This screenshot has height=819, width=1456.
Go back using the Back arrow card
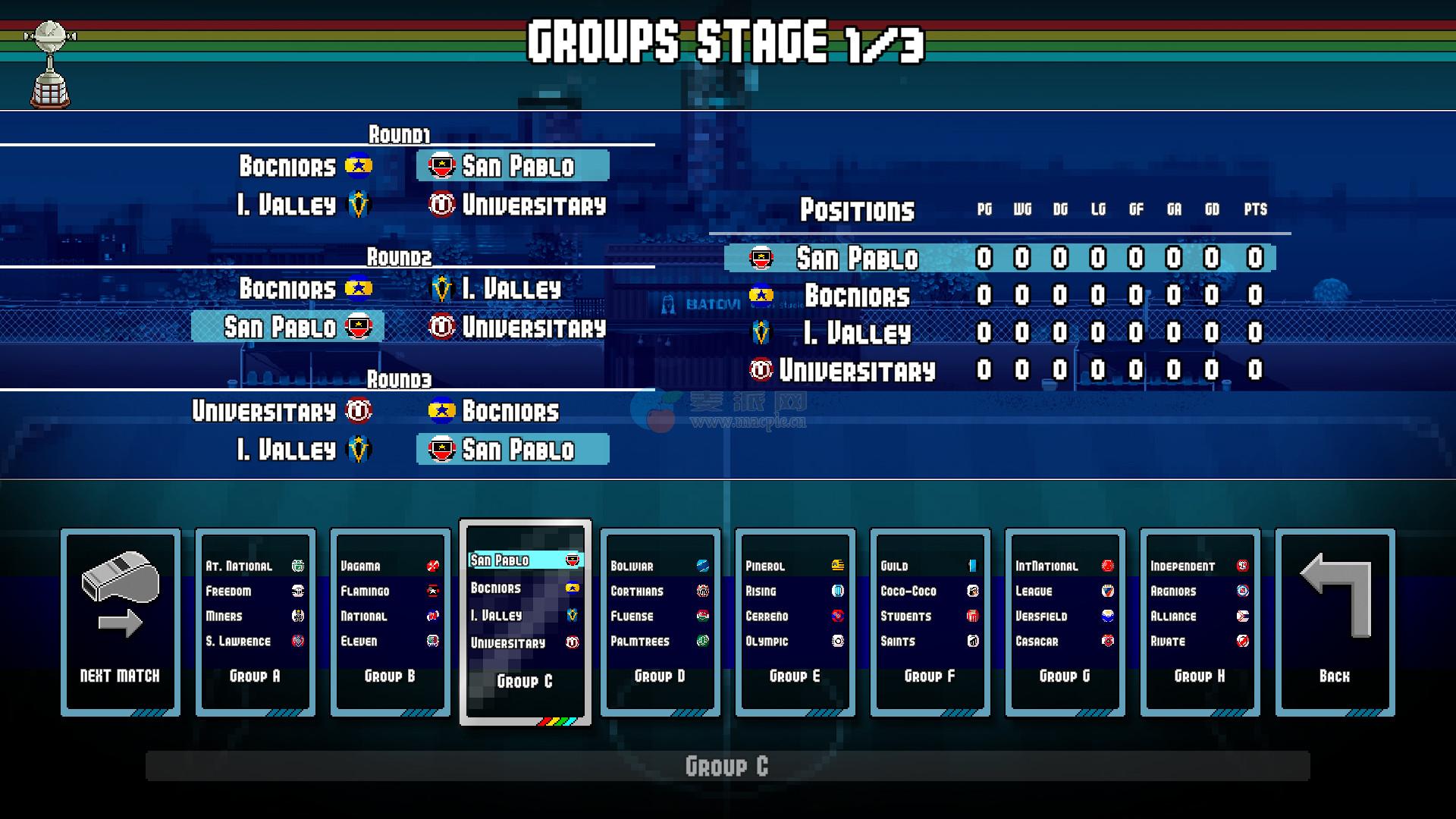[x=1335, y=622]
